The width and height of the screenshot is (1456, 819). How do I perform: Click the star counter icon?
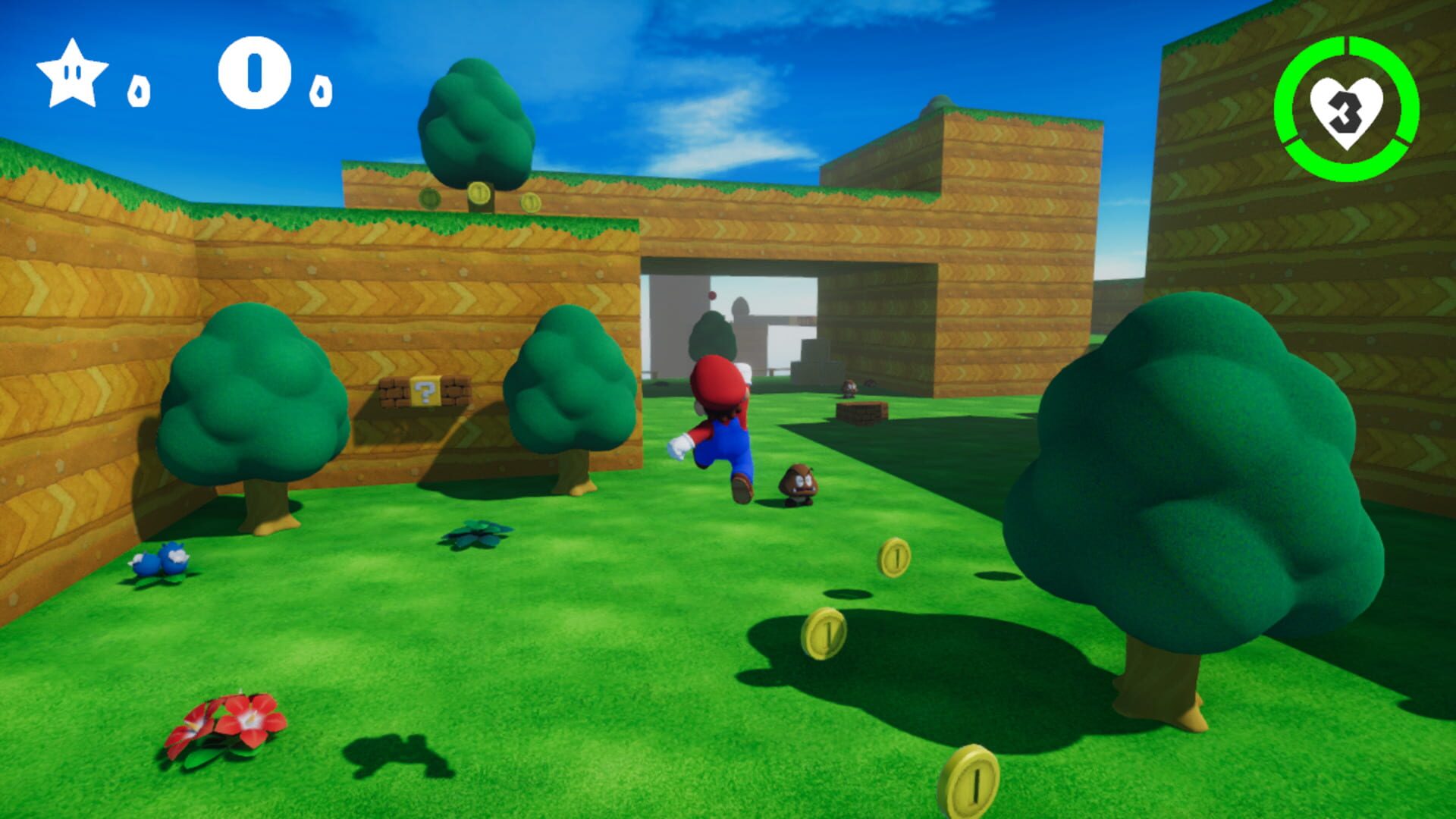coord(72,76)
